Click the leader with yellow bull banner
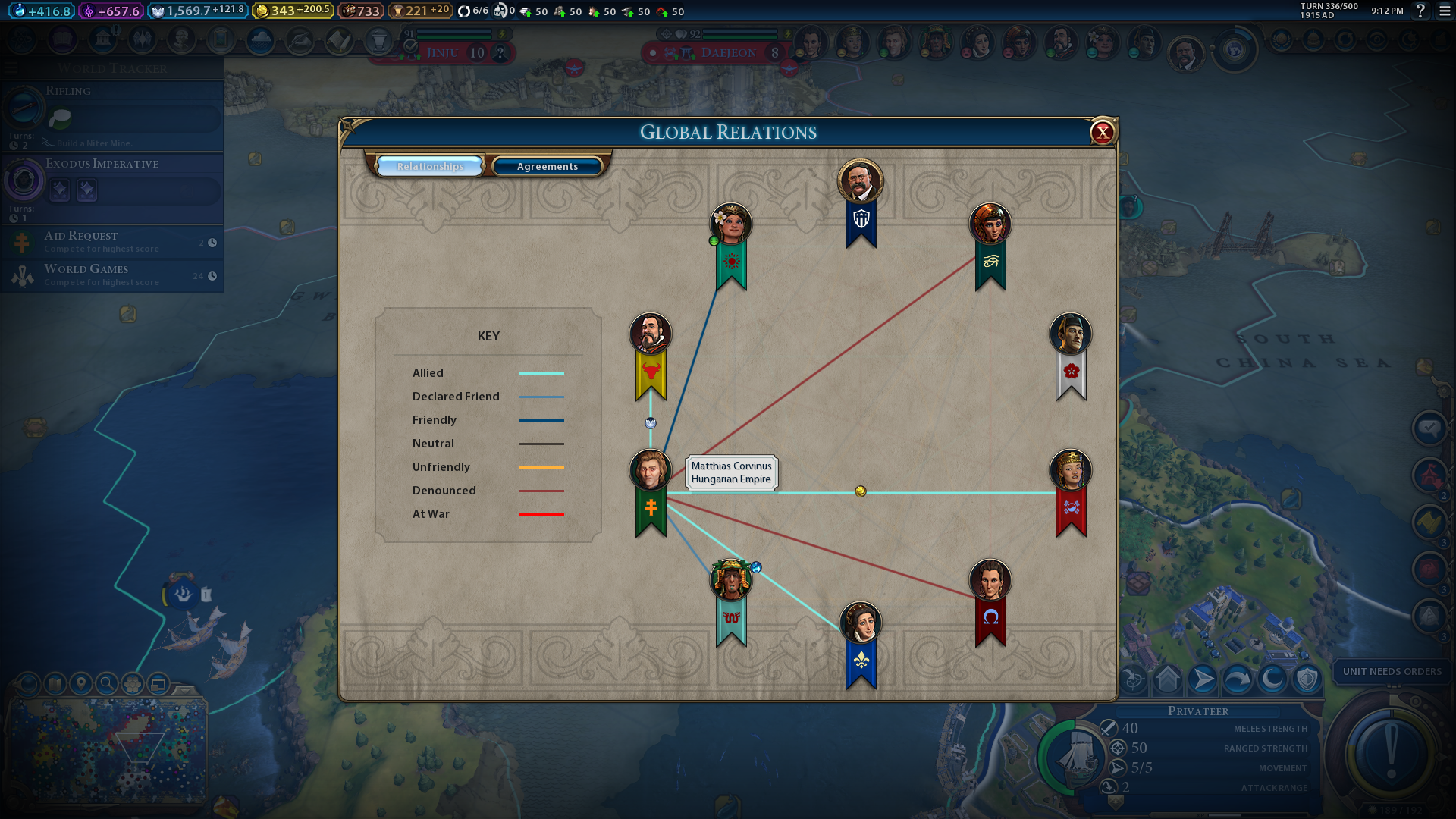Viewport: 1456px width, 819px height. coord(650,334)
